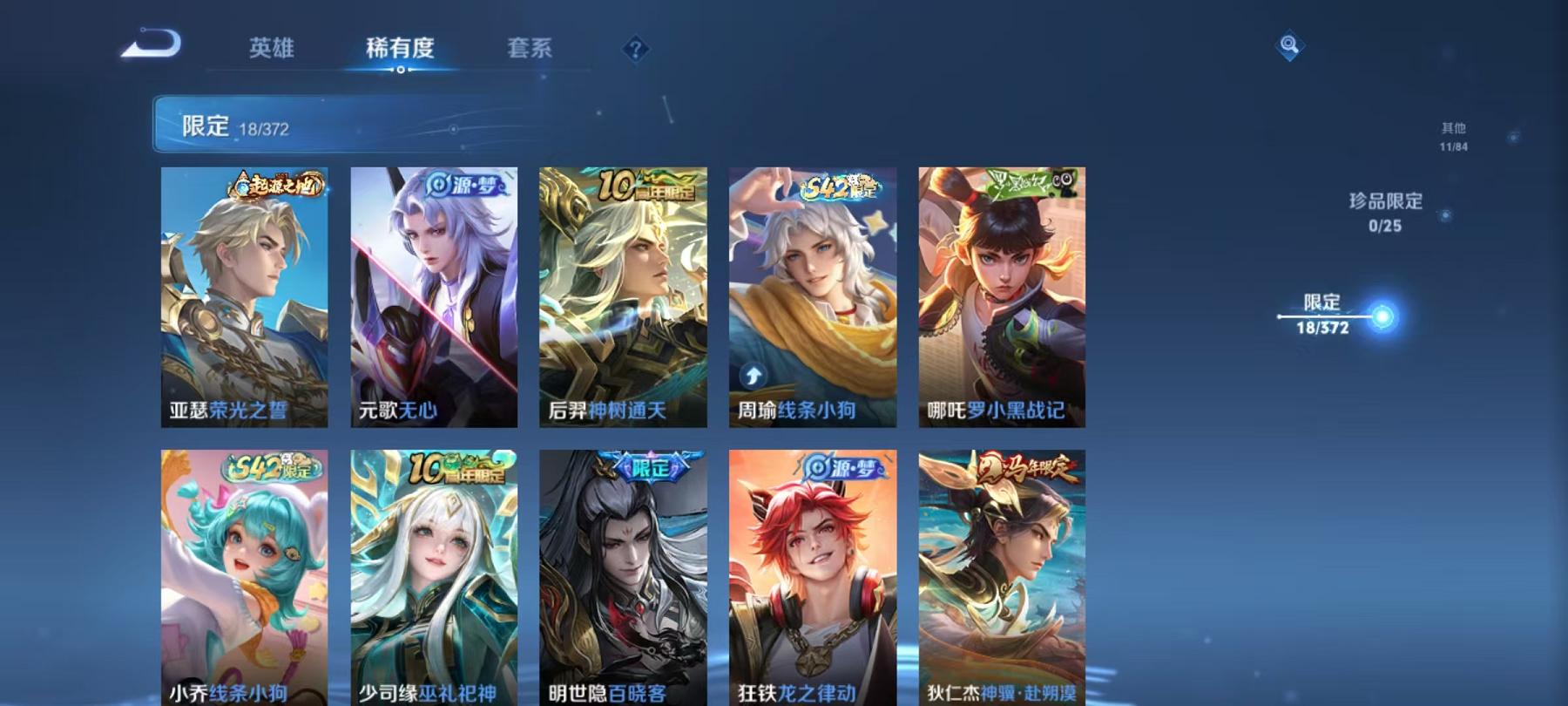
Task: Click the upgrade arrow on the 周瑜 skin card
Action: (753, 377)
